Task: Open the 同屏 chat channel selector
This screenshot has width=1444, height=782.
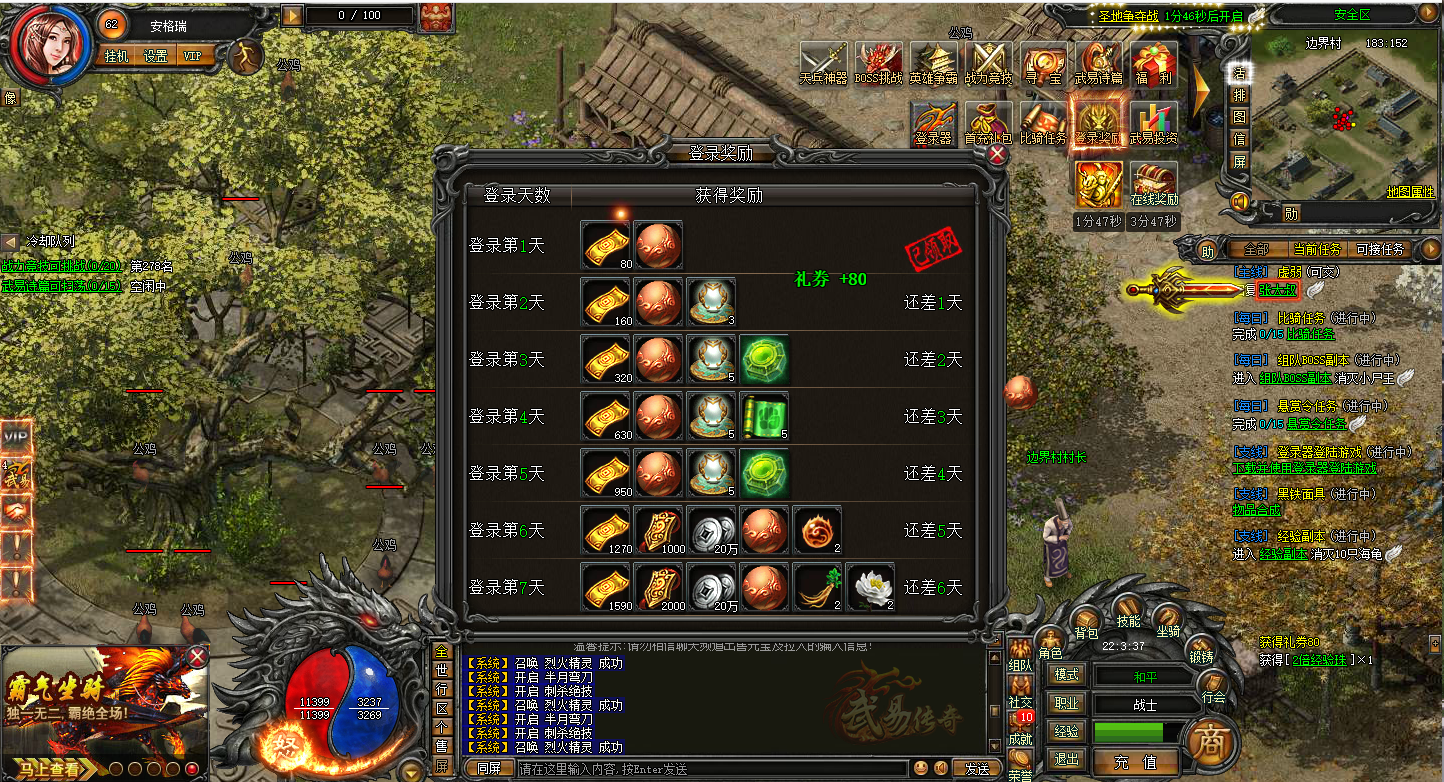Action: pos(489,768)
